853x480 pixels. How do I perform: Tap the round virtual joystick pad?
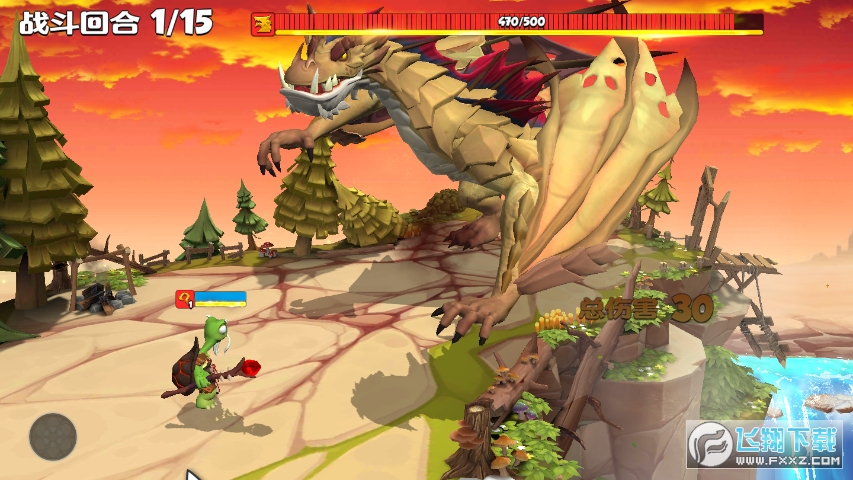(x=53, y=436)
